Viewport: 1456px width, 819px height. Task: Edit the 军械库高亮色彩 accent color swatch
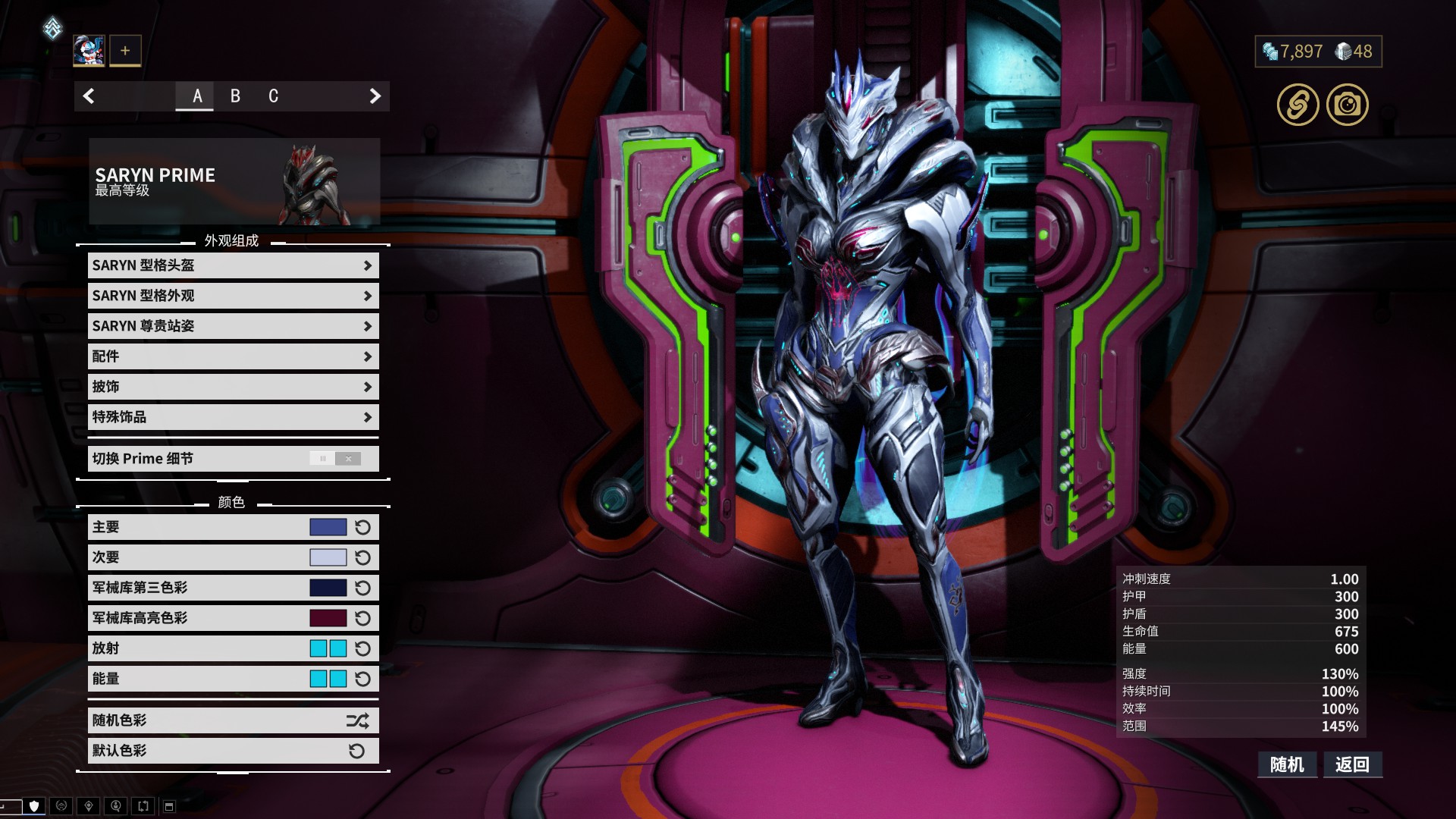point(328,618)
